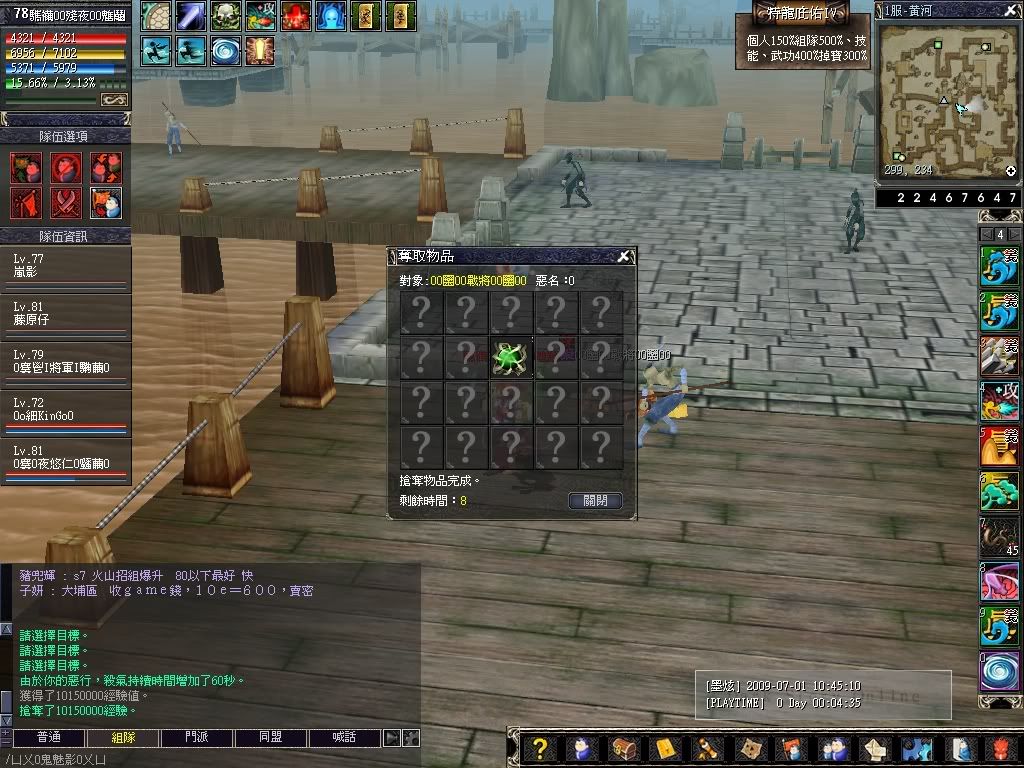Select party member Lv.77 嵐影

[65, 266]
